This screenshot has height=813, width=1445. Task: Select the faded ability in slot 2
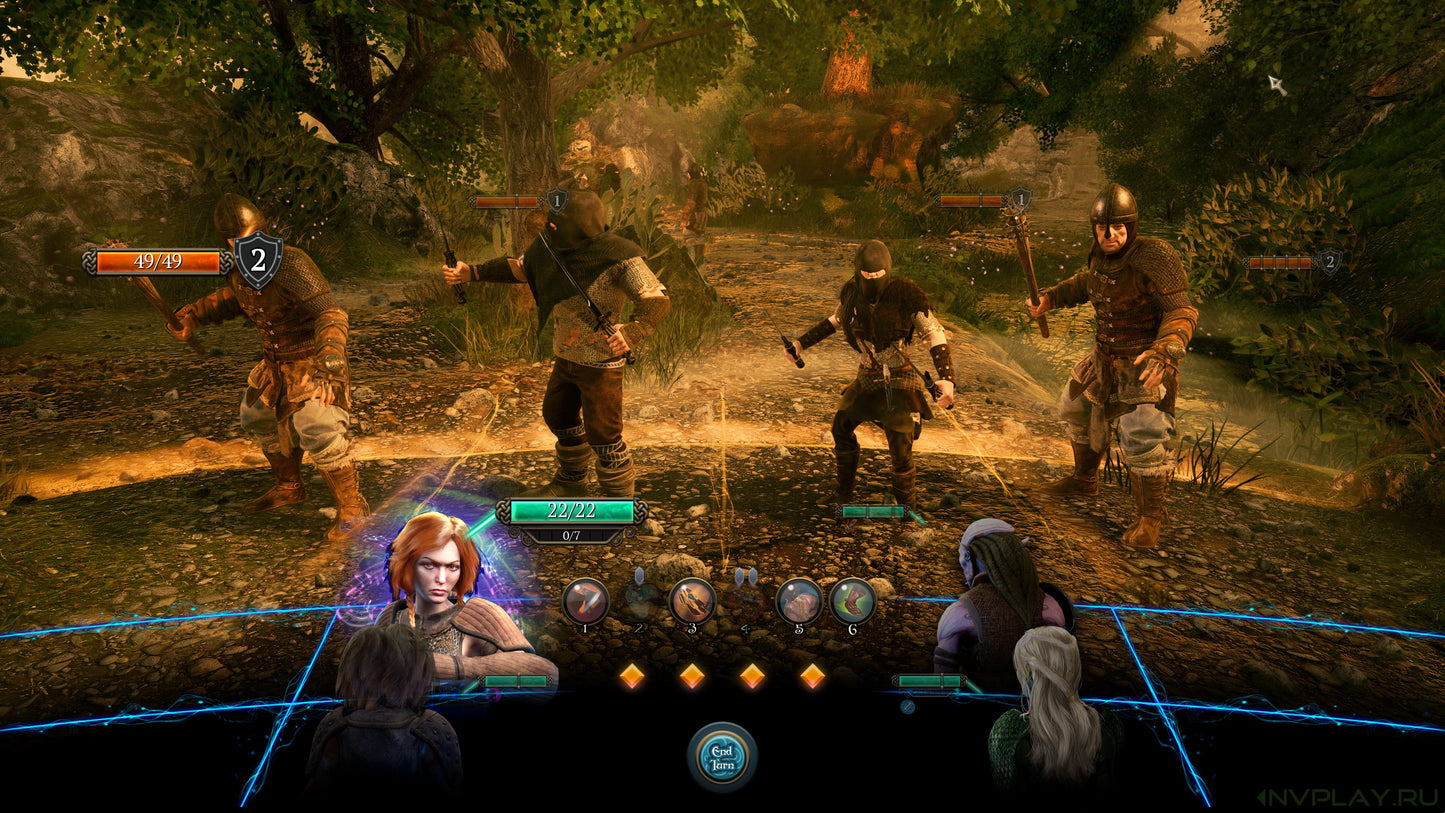[640, 601]
